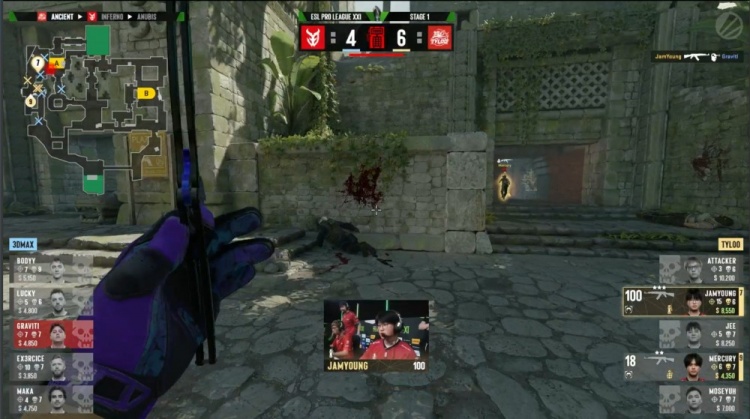The image size is (750, 419).
Task: Click the JamYoung kill feed entry
Action: tap(697, 57)
